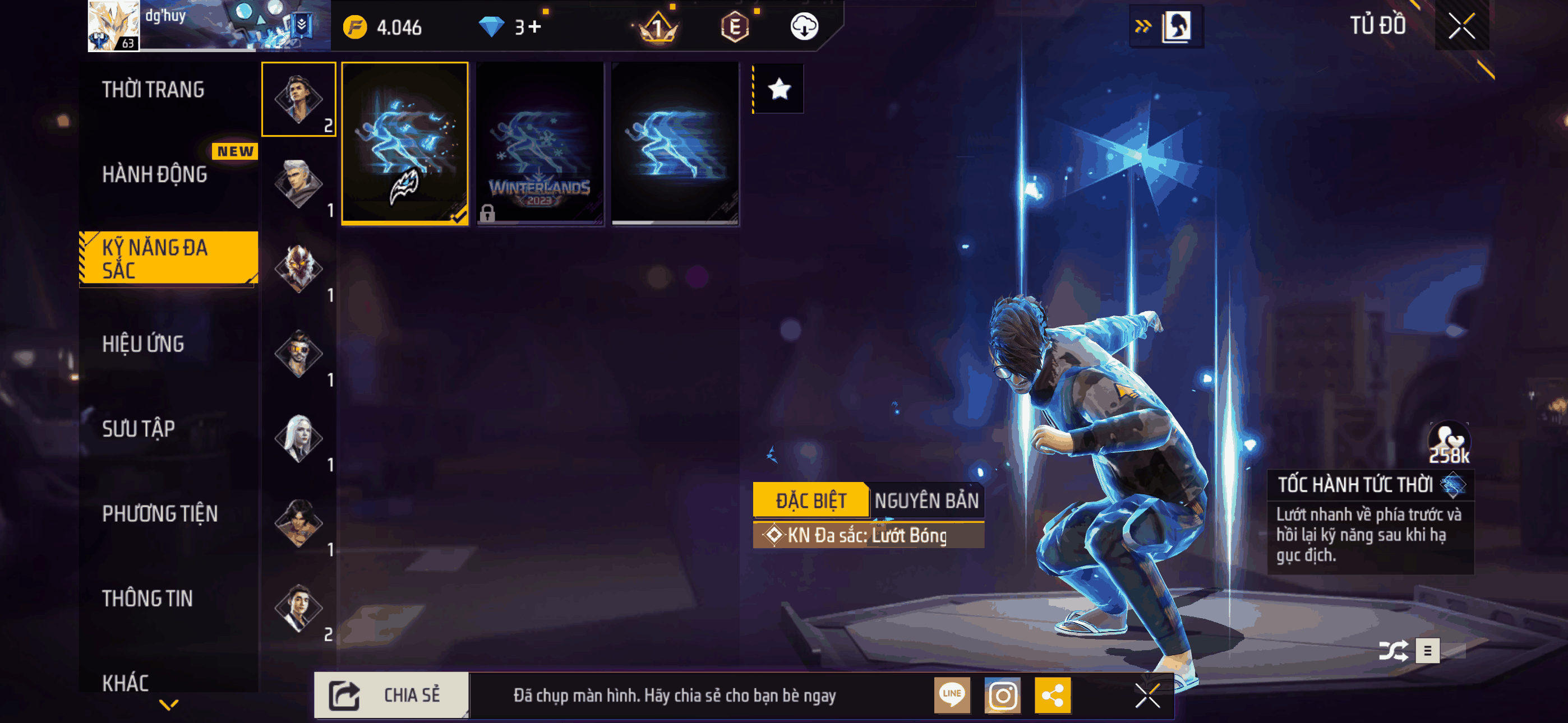
Task: Choose the white-haired female character portrait
Action: [x=298, y=437]
